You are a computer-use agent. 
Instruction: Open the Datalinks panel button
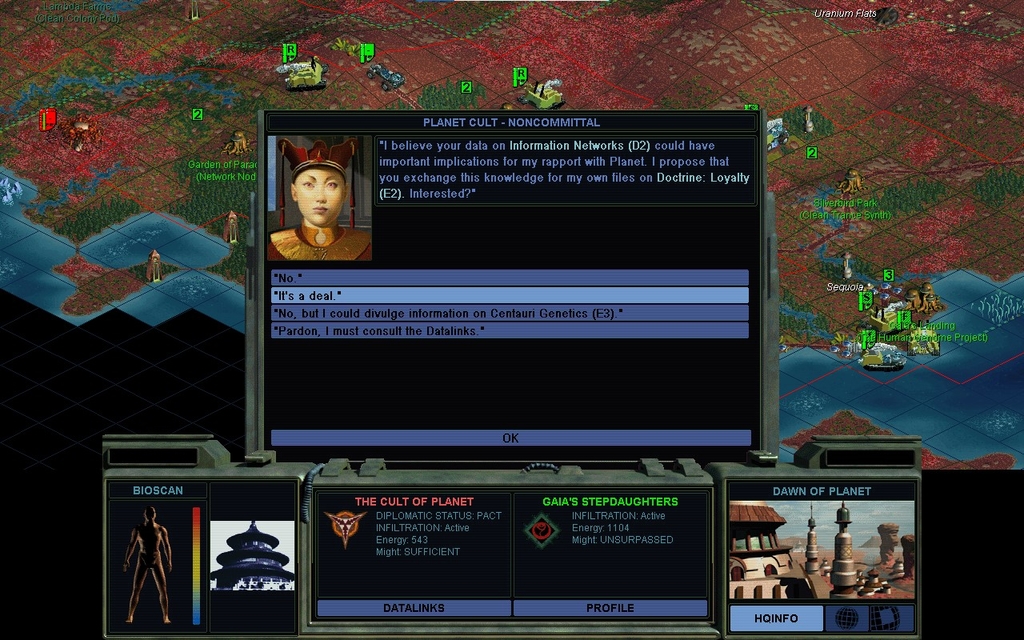pos(414,608)
